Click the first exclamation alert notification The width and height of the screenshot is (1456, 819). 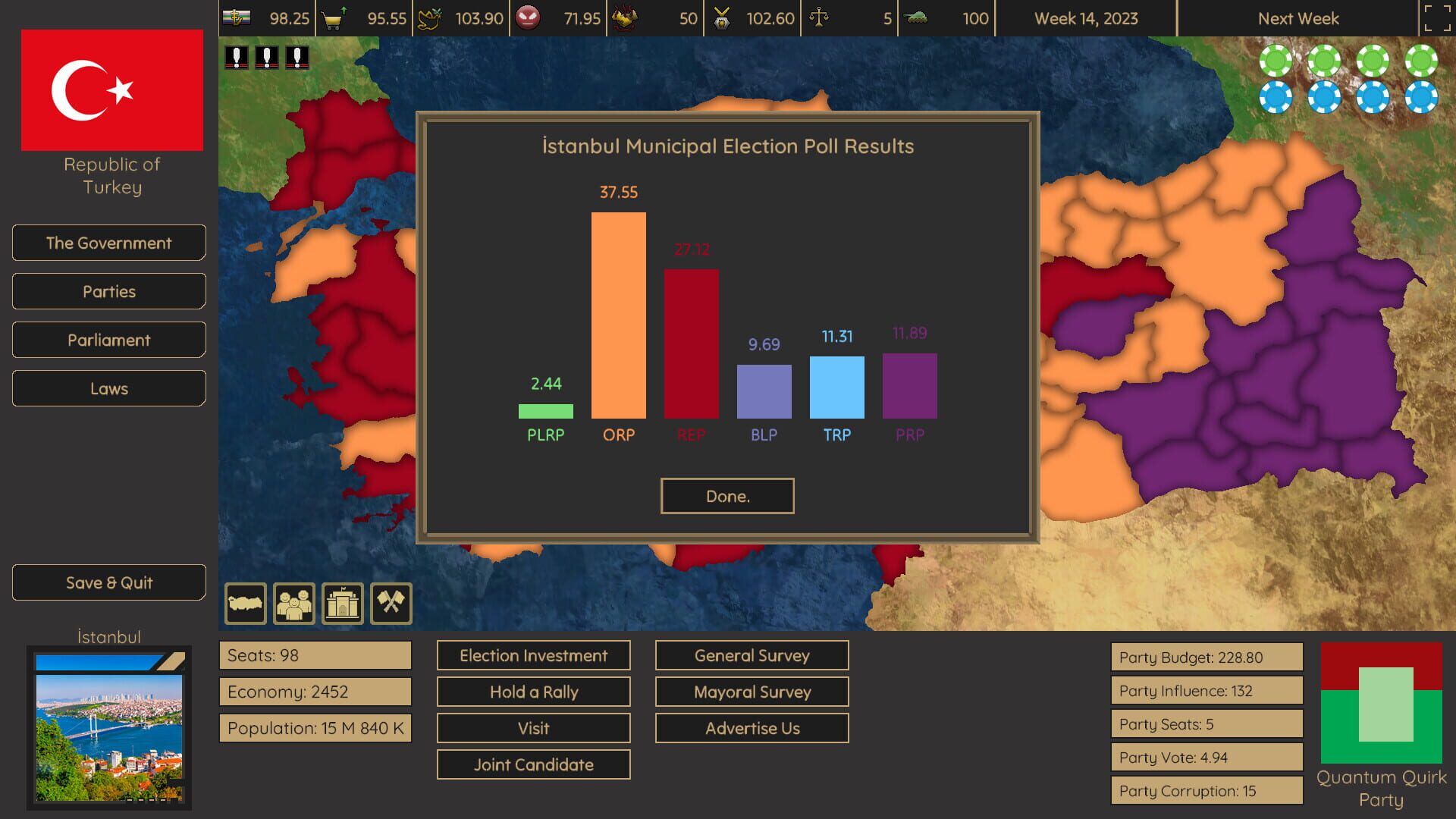tap(237, 56)
